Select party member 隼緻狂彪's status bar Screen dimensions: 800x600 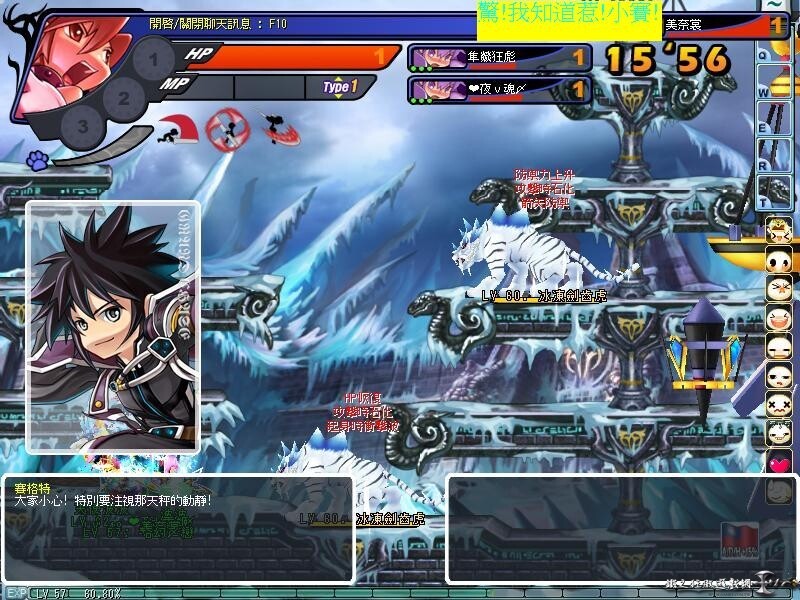pyautogui.click(x=499, y=58)
